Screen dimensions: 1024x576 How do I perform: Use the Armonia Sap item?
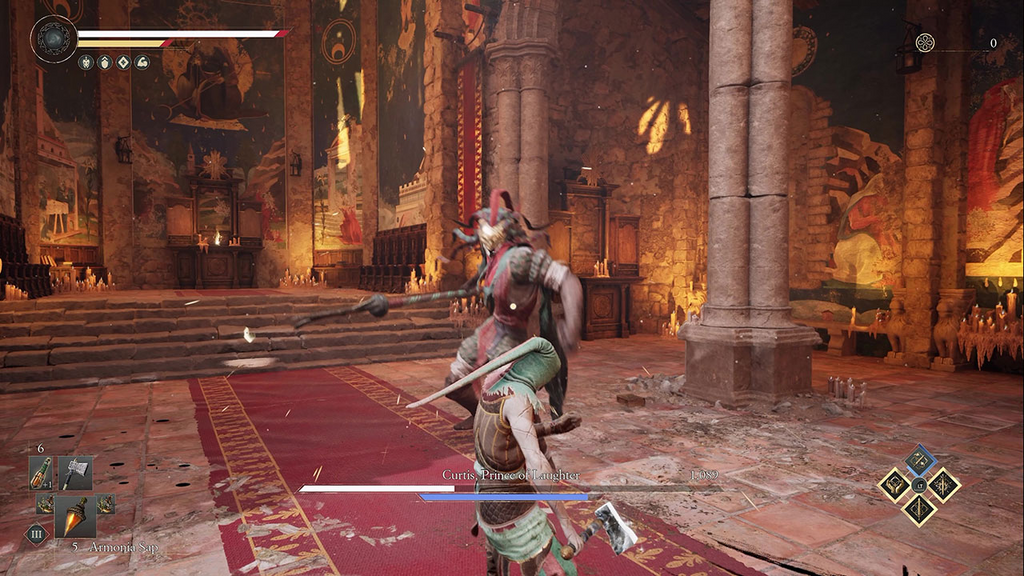tap(75, 516)
